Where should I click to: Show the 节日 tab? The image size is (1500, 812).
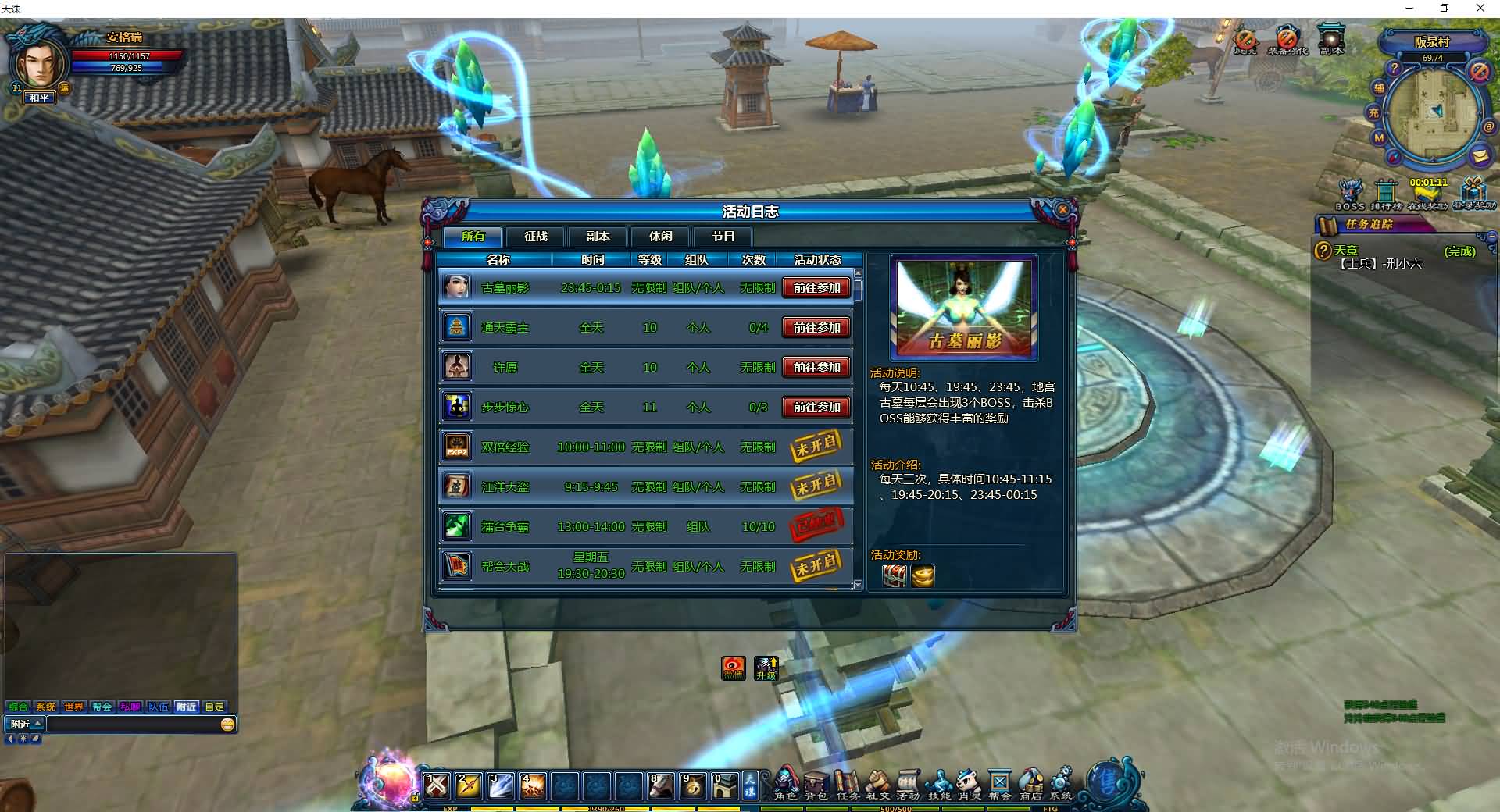723,237
